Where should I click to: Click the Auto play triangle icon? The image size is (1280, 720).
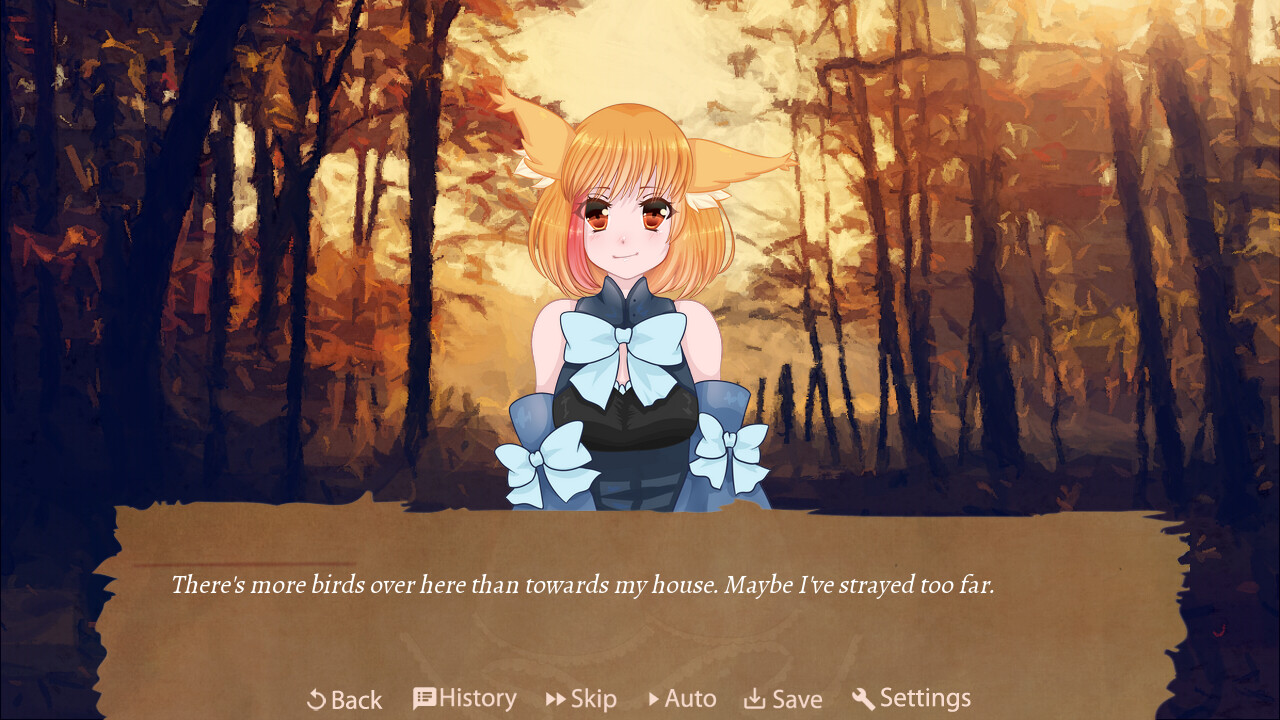(655, 699)
